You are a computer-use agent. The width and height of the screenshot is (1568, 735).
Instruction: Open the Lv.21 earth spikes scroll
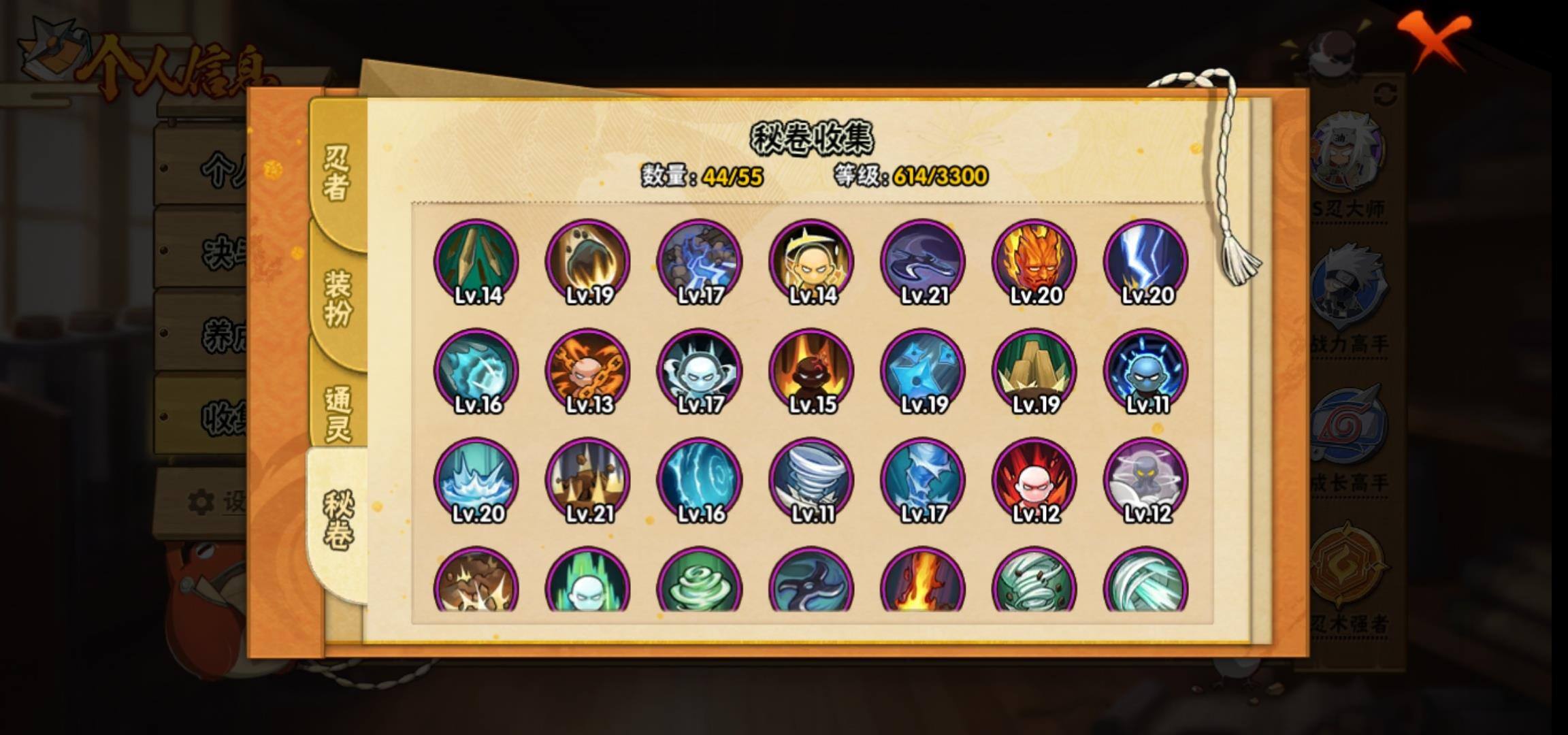[x=588, y=480]
